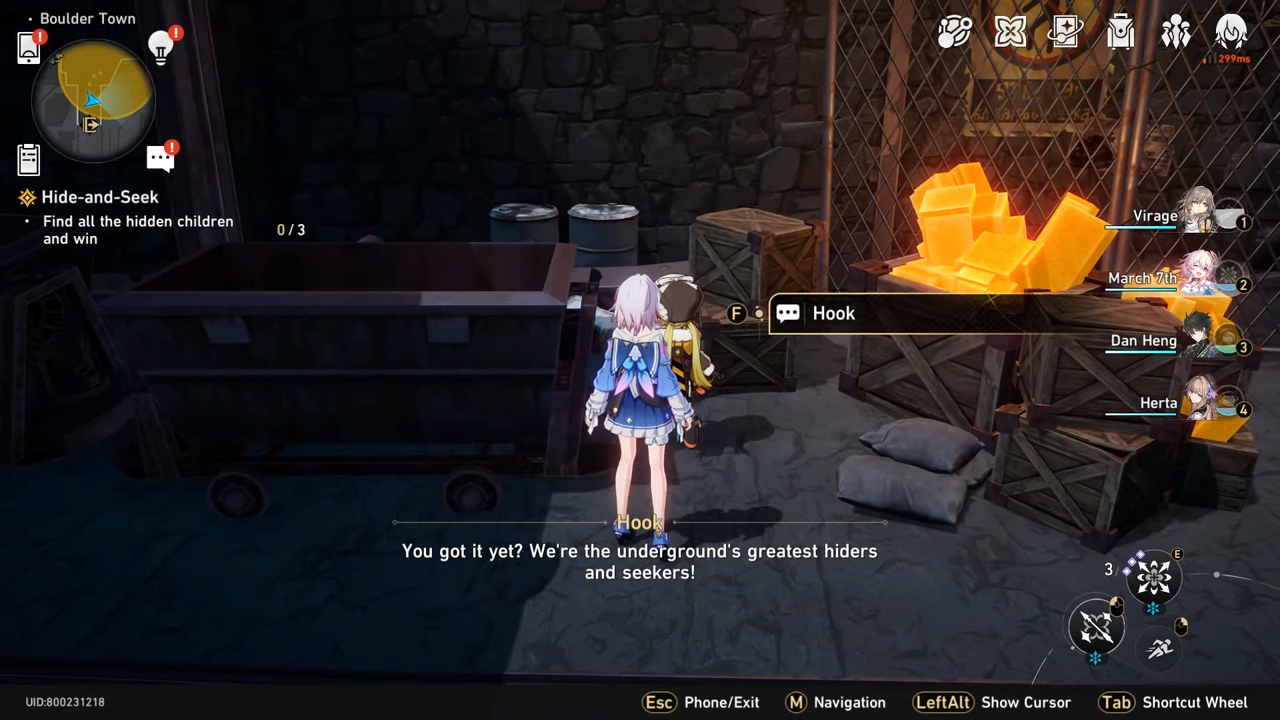The width and height of the screenshot is (1280, 720).
Task: Open the Paths menu icon
Action: [x=1010, y=32]
